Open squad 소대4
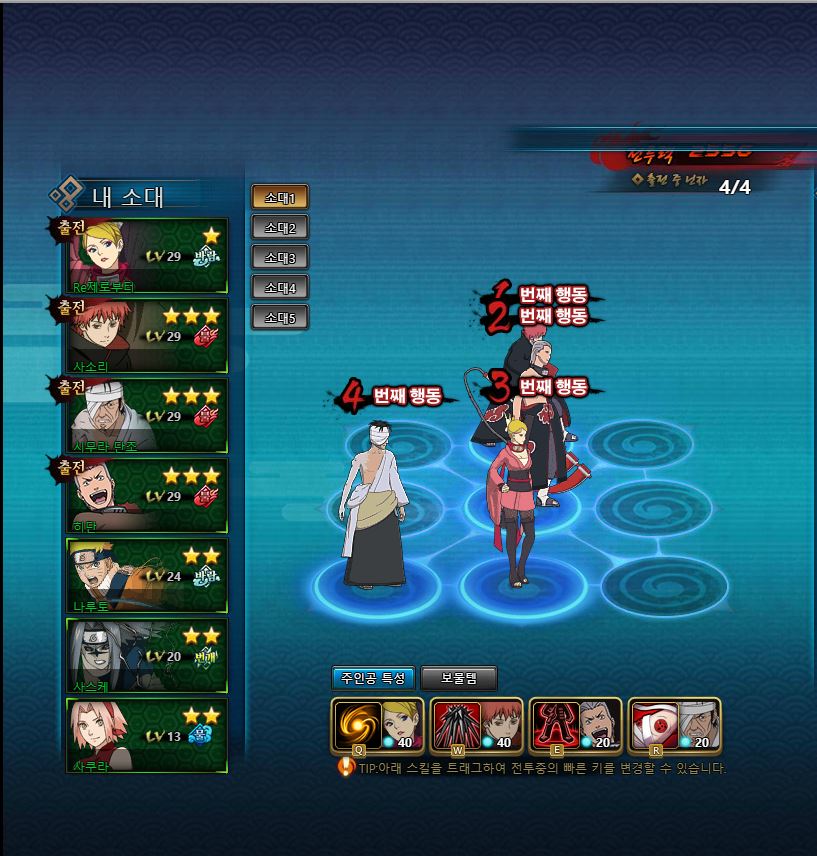817x856 pixels. 279,287
